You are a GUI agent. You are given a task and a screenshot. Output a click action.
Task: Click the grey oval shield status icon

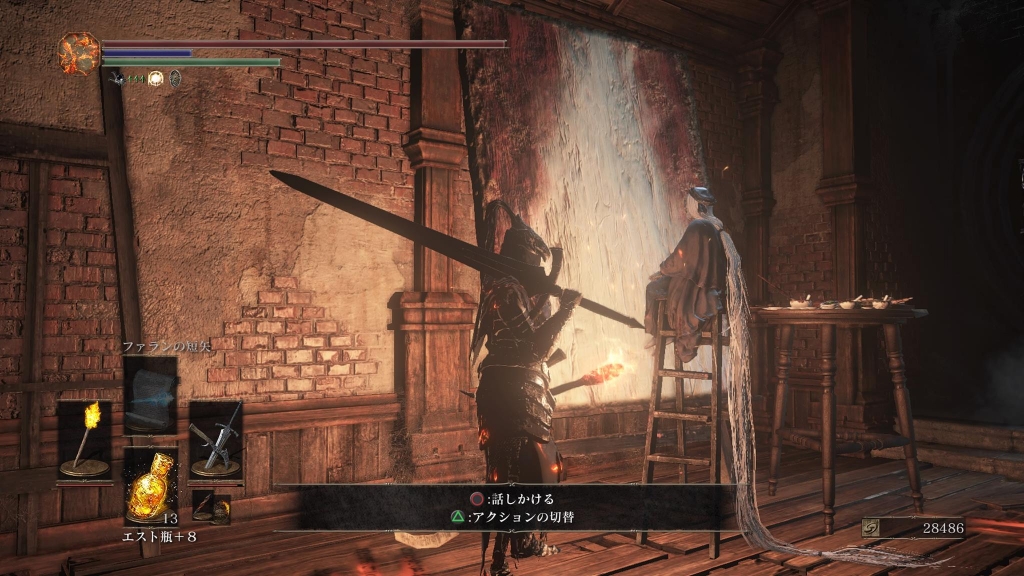(x=175, y=78)
